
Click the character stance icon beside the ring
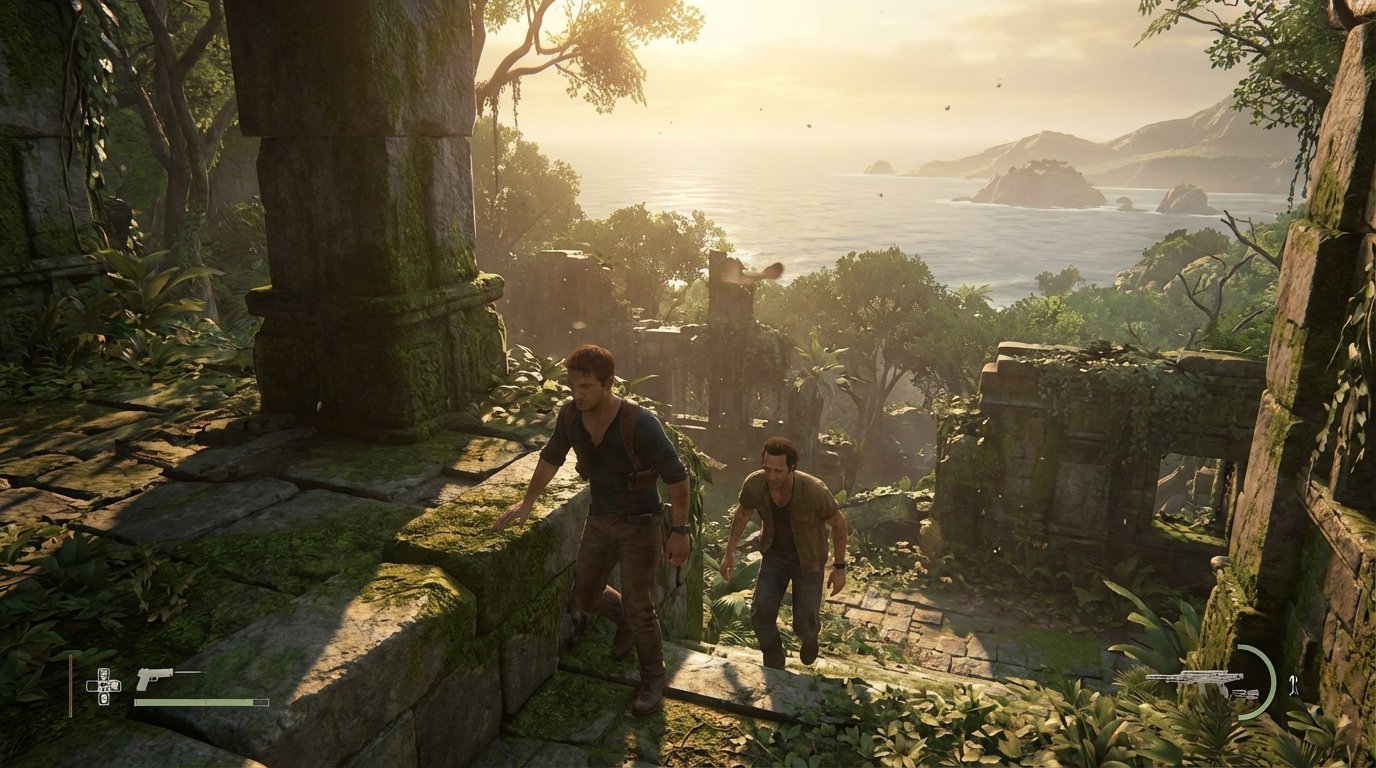(1293, 685)
